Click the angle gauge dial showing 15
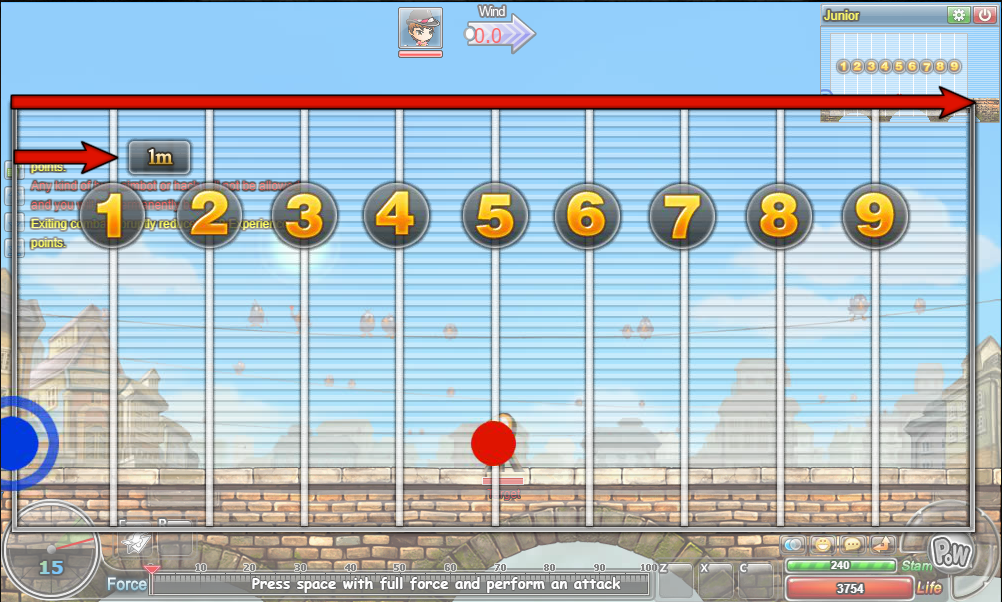The height and width of the screenshot is (602, 1002). 50,553
